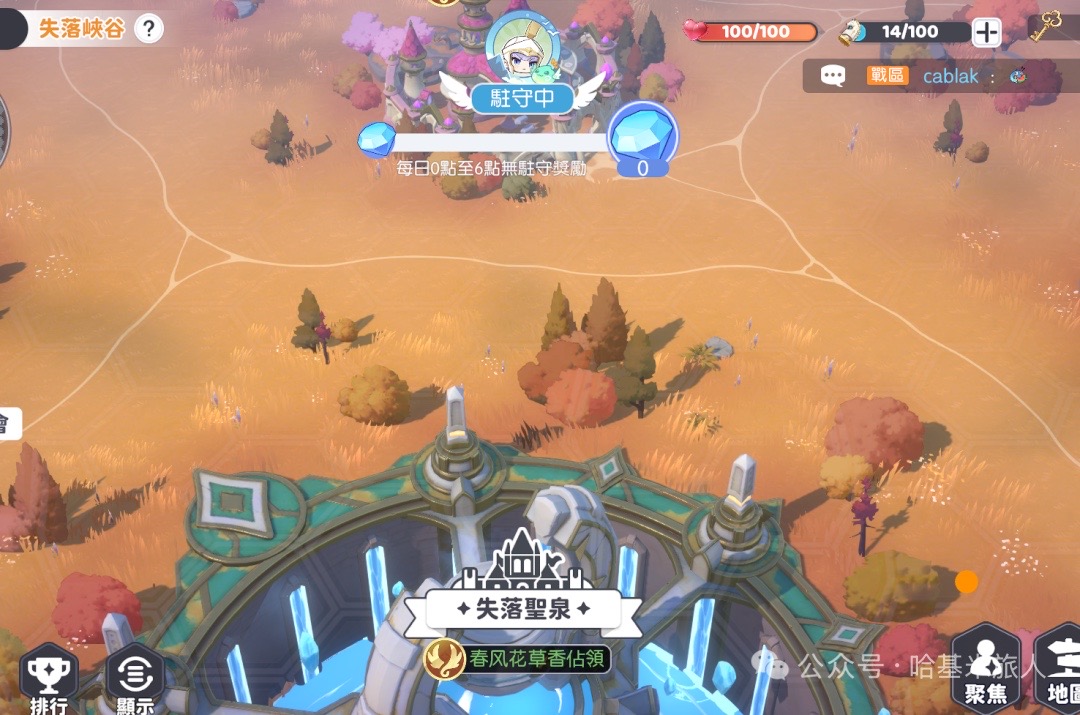
Task: Open the 戰區 chat bar
Action: pyautogui.click(x=930, y=76)
